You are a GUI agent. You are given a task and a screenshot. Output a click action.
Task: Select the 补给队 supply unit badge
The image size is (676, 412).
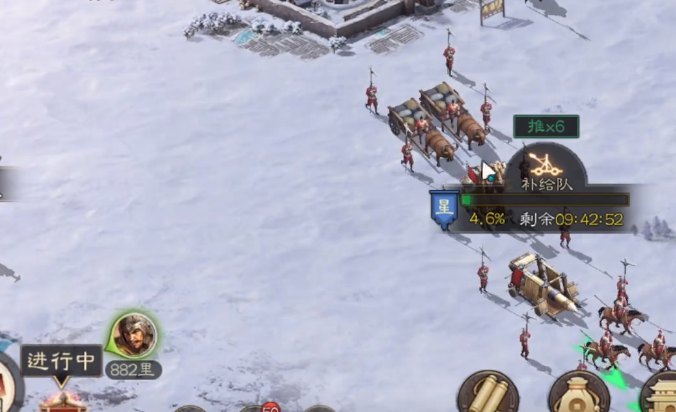pos(544,167)
